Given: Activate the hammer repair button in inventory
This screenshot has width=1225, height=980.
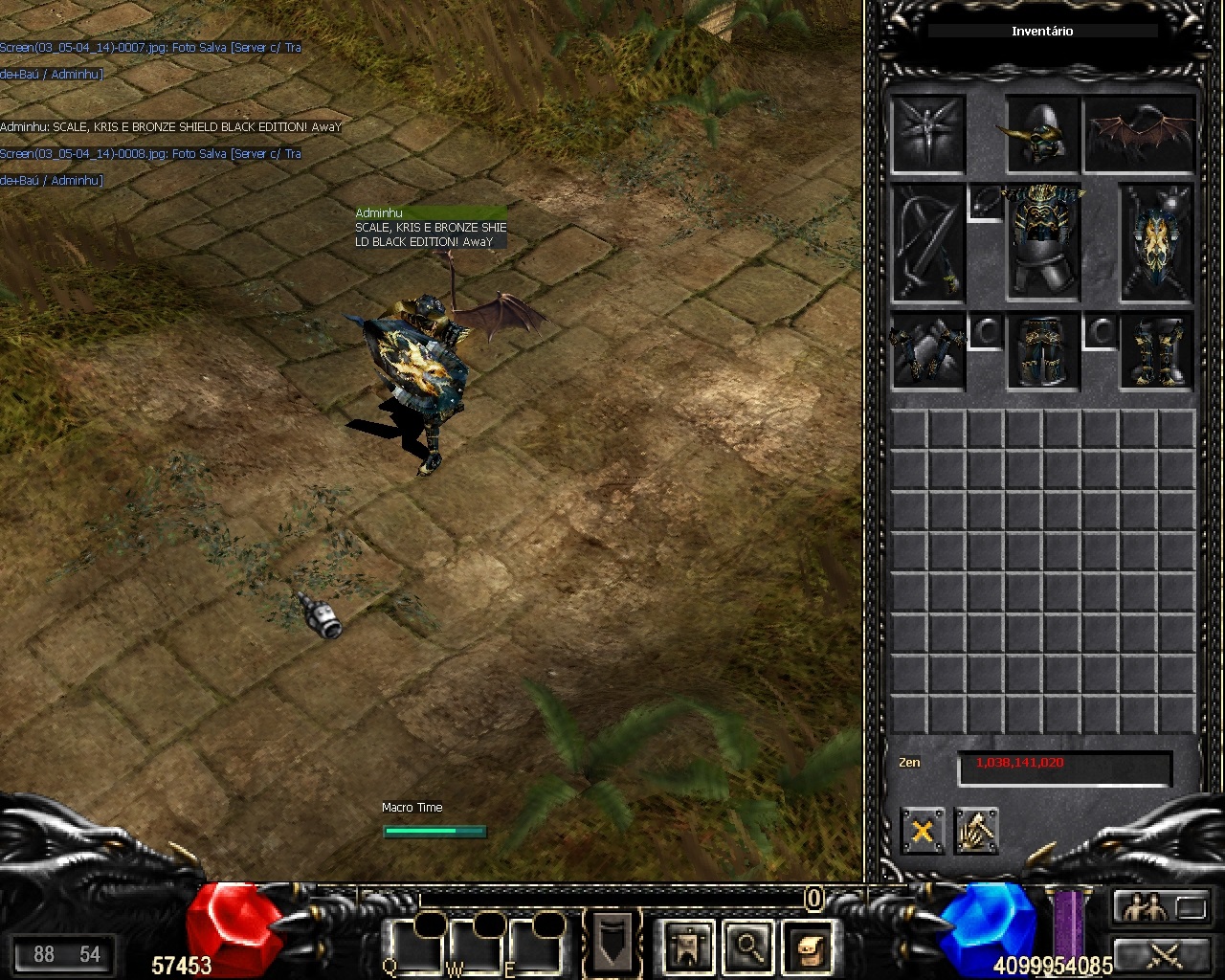Looking at the screenshot, I should [x=976, y=831].
